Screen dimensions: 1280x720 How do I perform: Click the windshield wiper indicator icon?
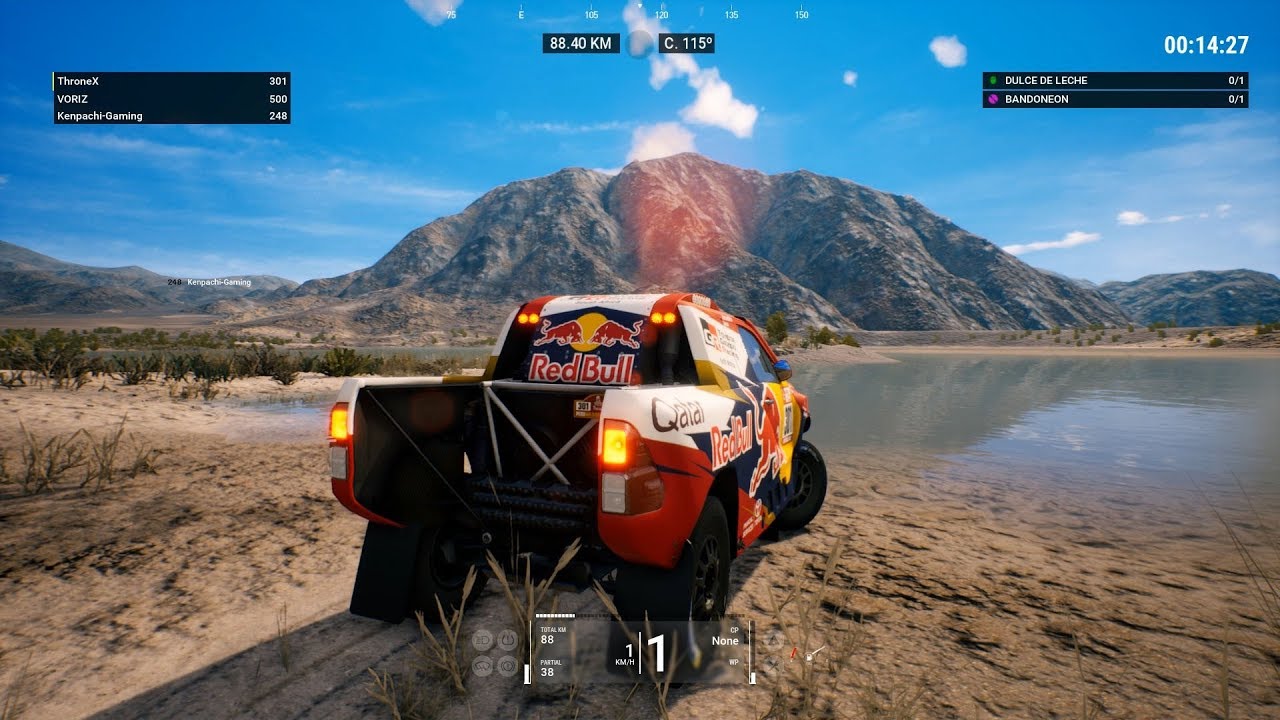coord(482,666)
